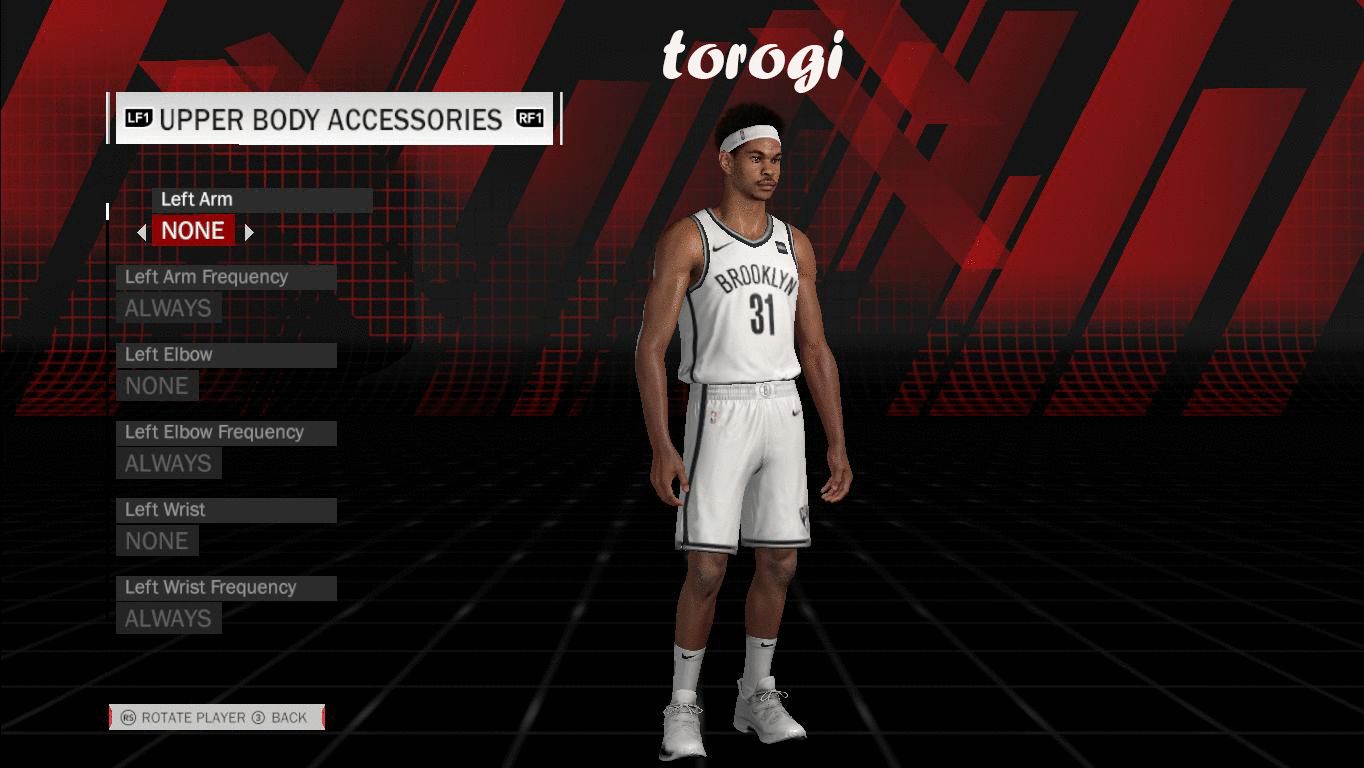Click the Upper Body Accessories category header

(x=333, y=119)
